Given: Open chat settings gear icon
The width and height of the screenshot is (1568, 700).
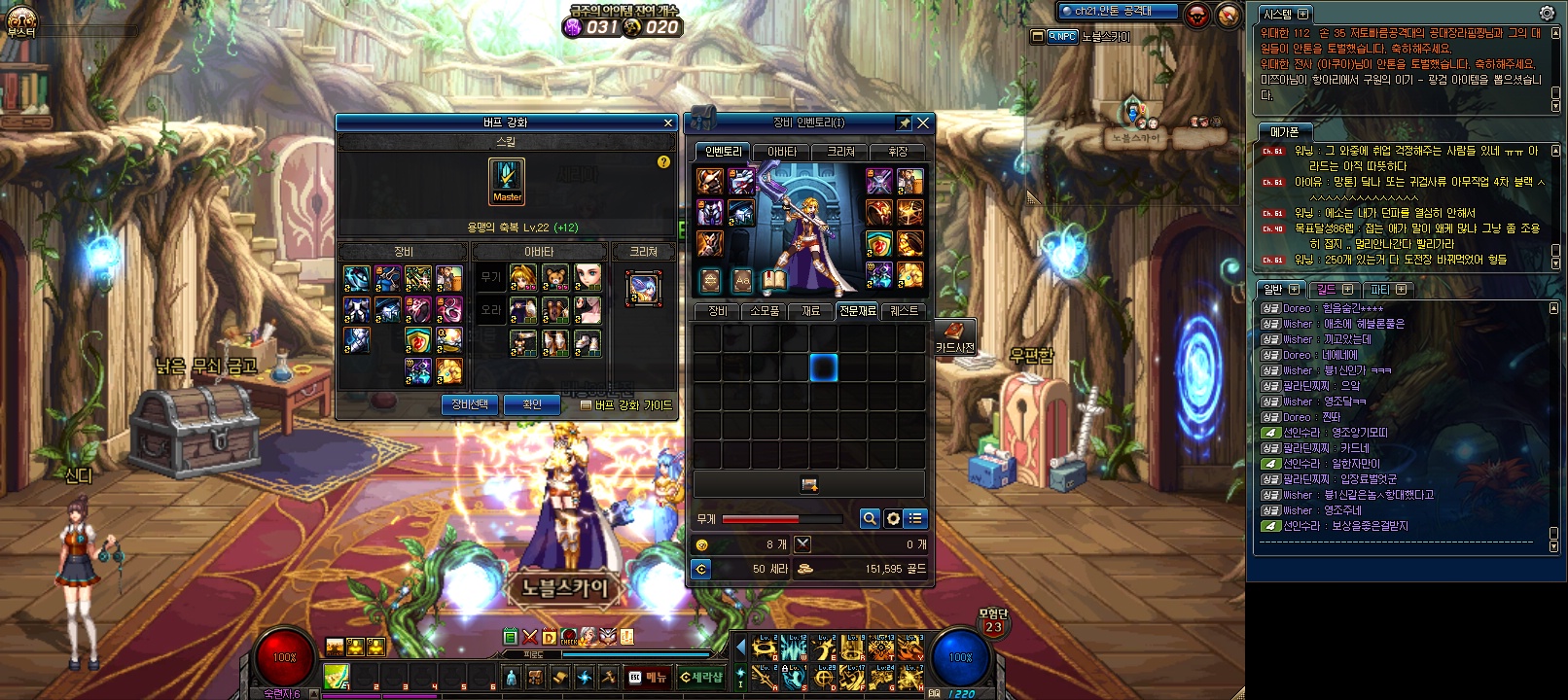Looking at the screenshot, I should click(x=1547, y=13).
